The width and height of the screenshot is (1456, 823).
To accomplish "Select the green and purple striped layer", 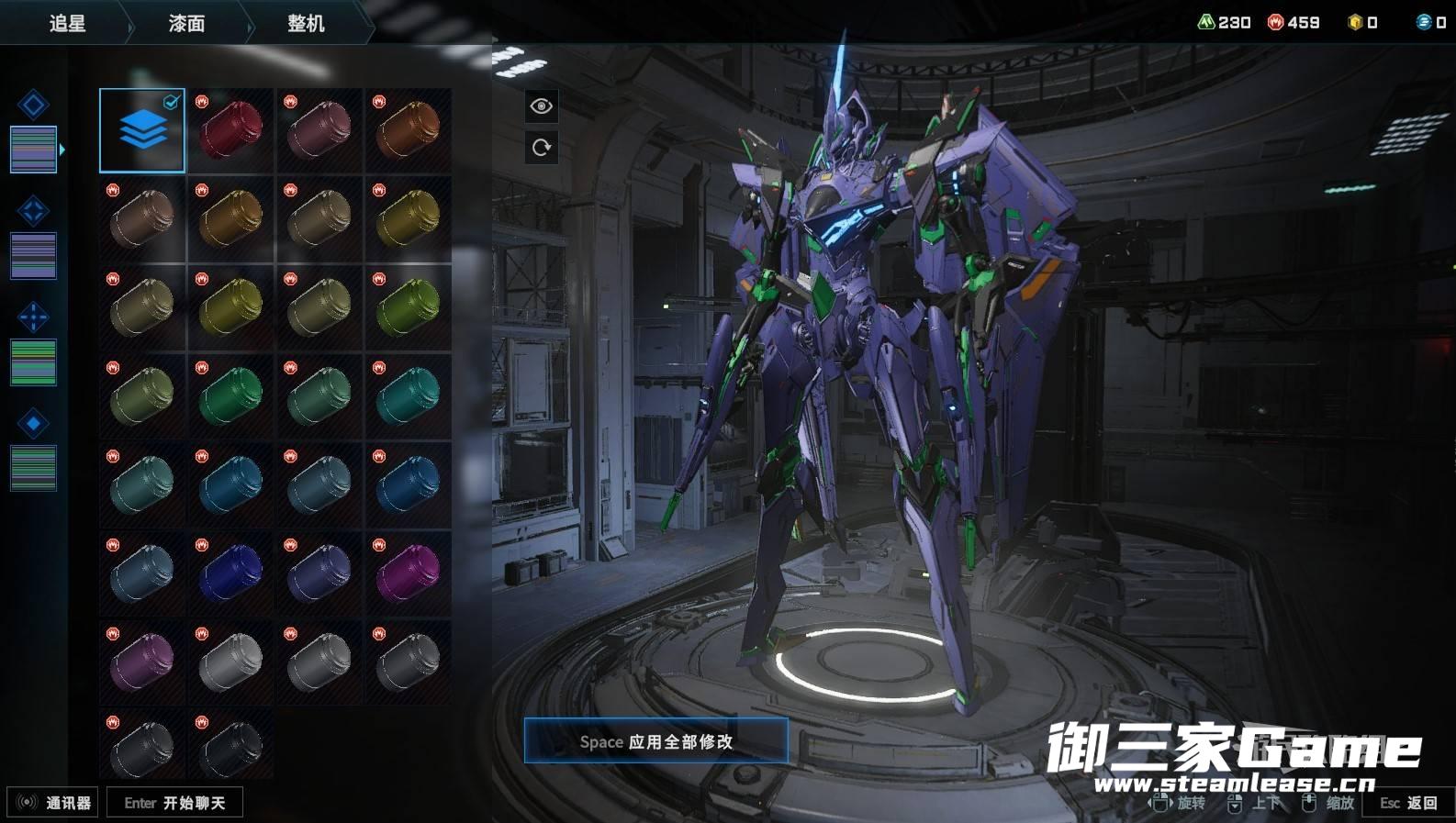I will click(33, 361).
